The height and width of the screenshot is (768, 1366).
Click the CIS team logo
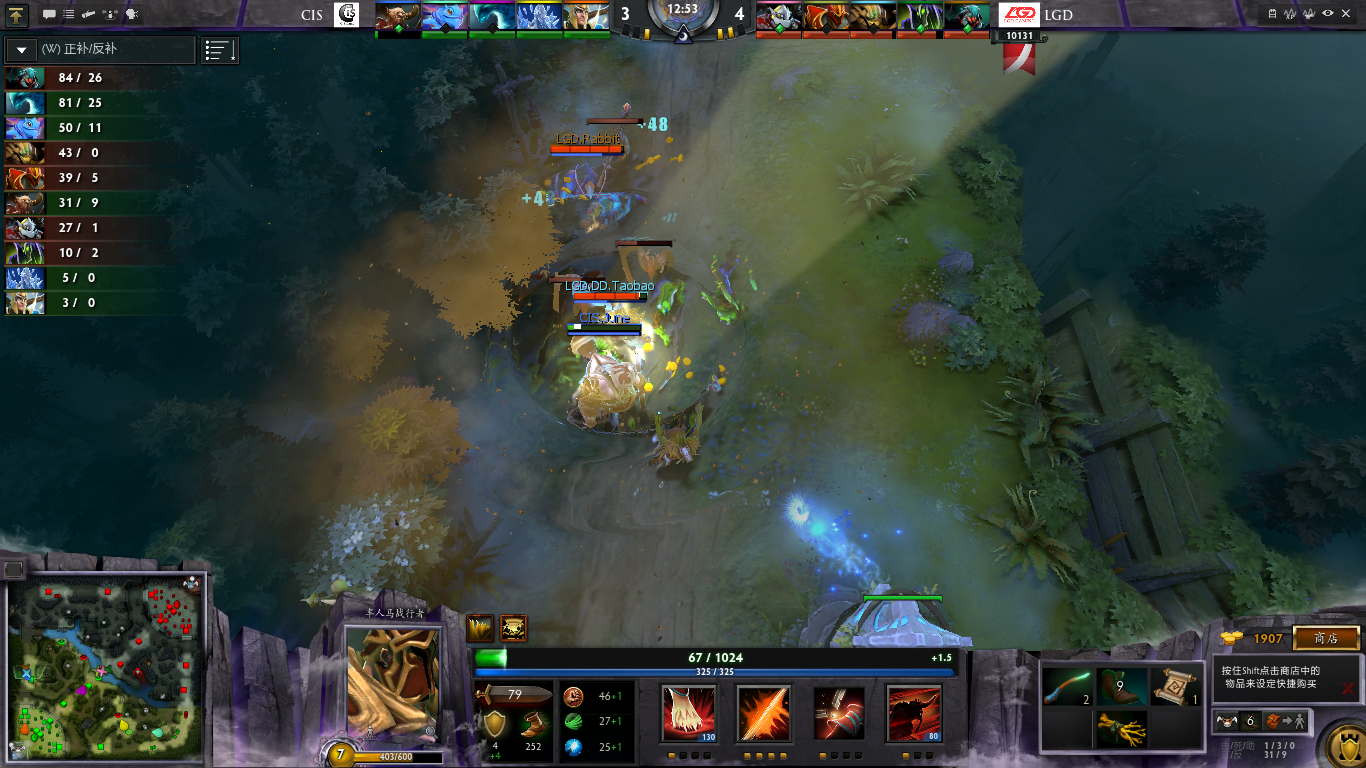tap(346, 15)
